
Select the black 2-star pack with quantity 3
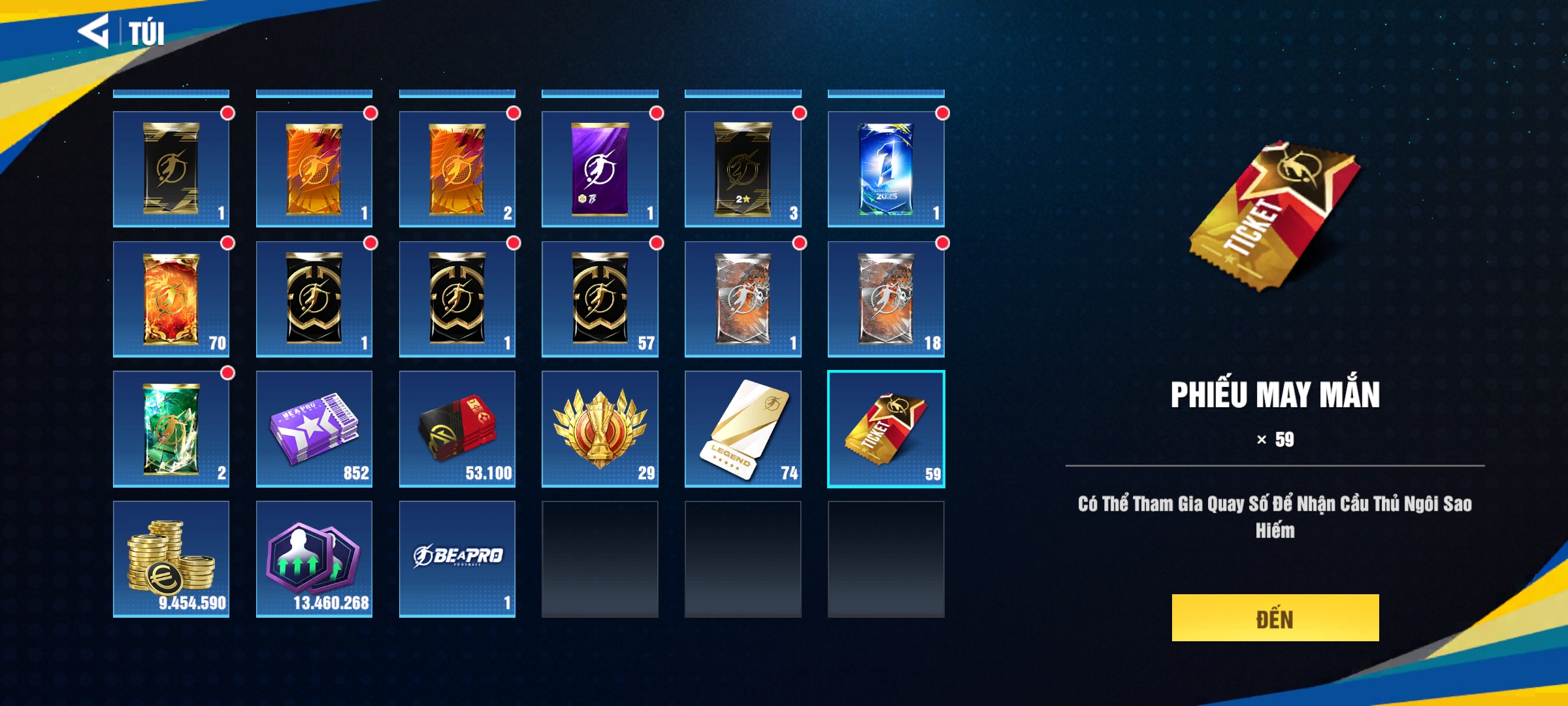(x=743, y=169)
